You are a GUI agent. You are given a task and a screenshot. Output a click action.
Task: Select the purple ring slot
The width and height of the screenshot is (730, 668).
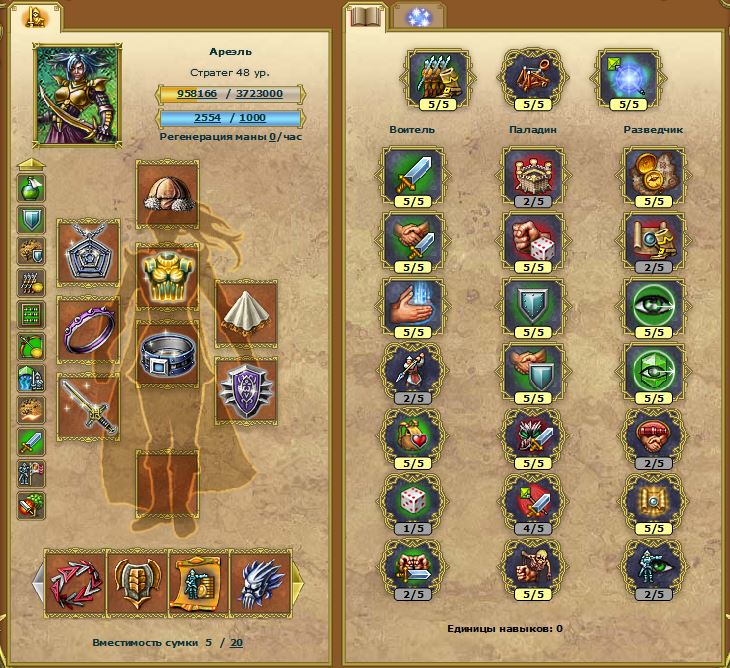(x=88, y=329)
